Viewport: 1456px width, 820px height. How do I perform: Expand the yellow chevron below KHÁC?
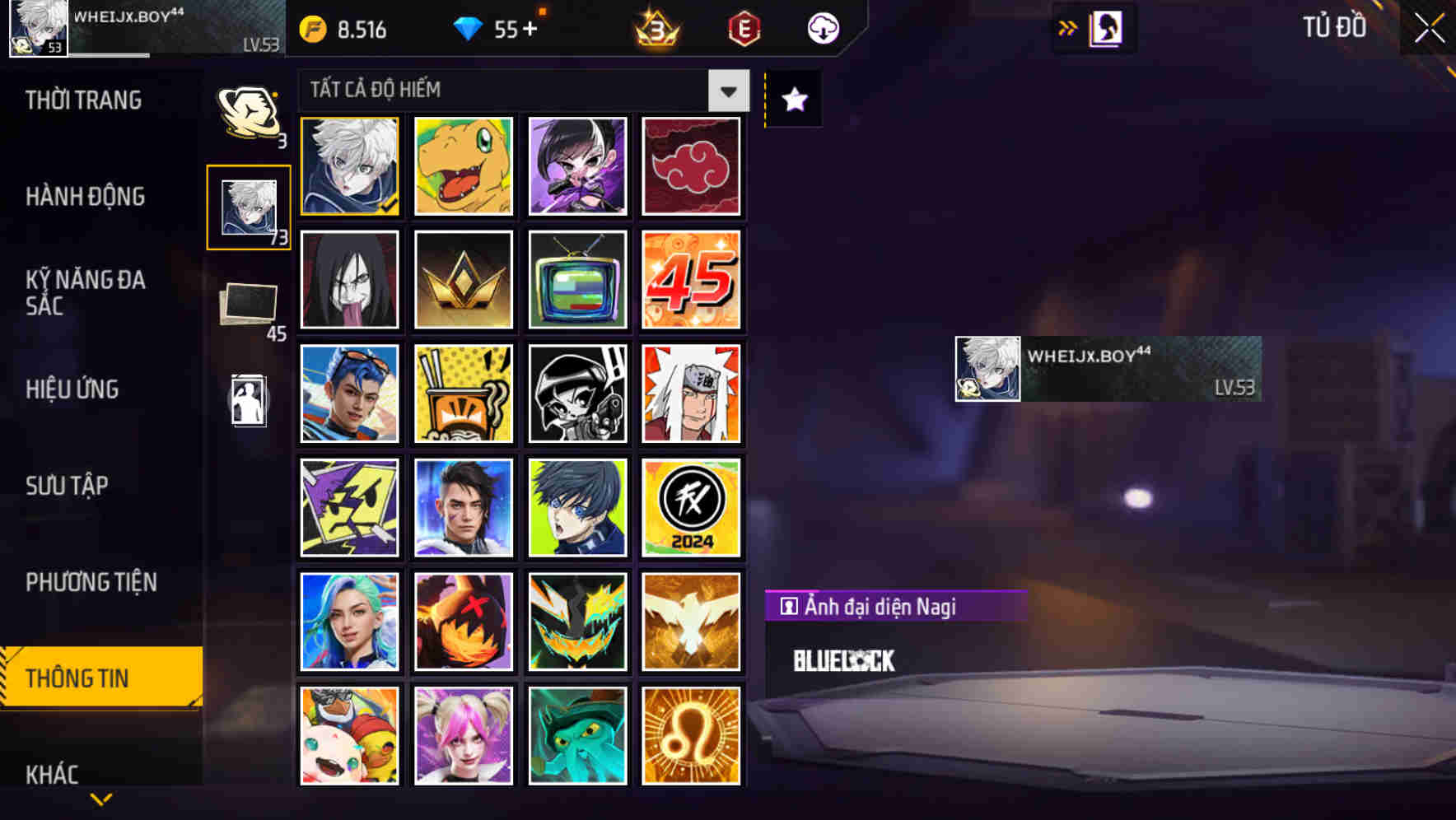click(x=100, y=798)
